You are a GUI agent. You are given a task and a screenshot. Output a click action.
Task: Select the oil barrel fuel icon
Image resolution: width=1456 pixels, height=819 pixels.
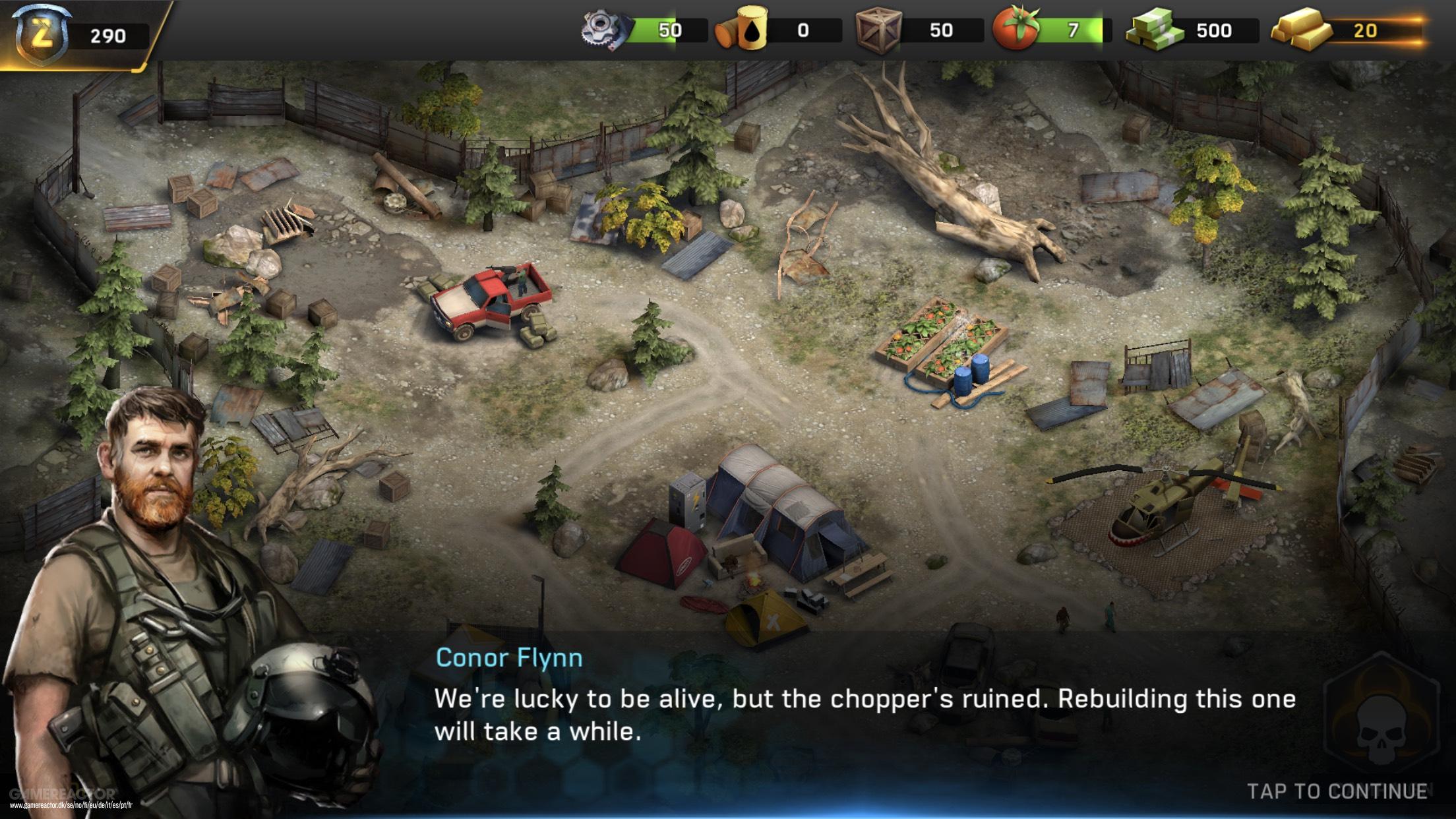pyautogui.click(x=743, y=30)
